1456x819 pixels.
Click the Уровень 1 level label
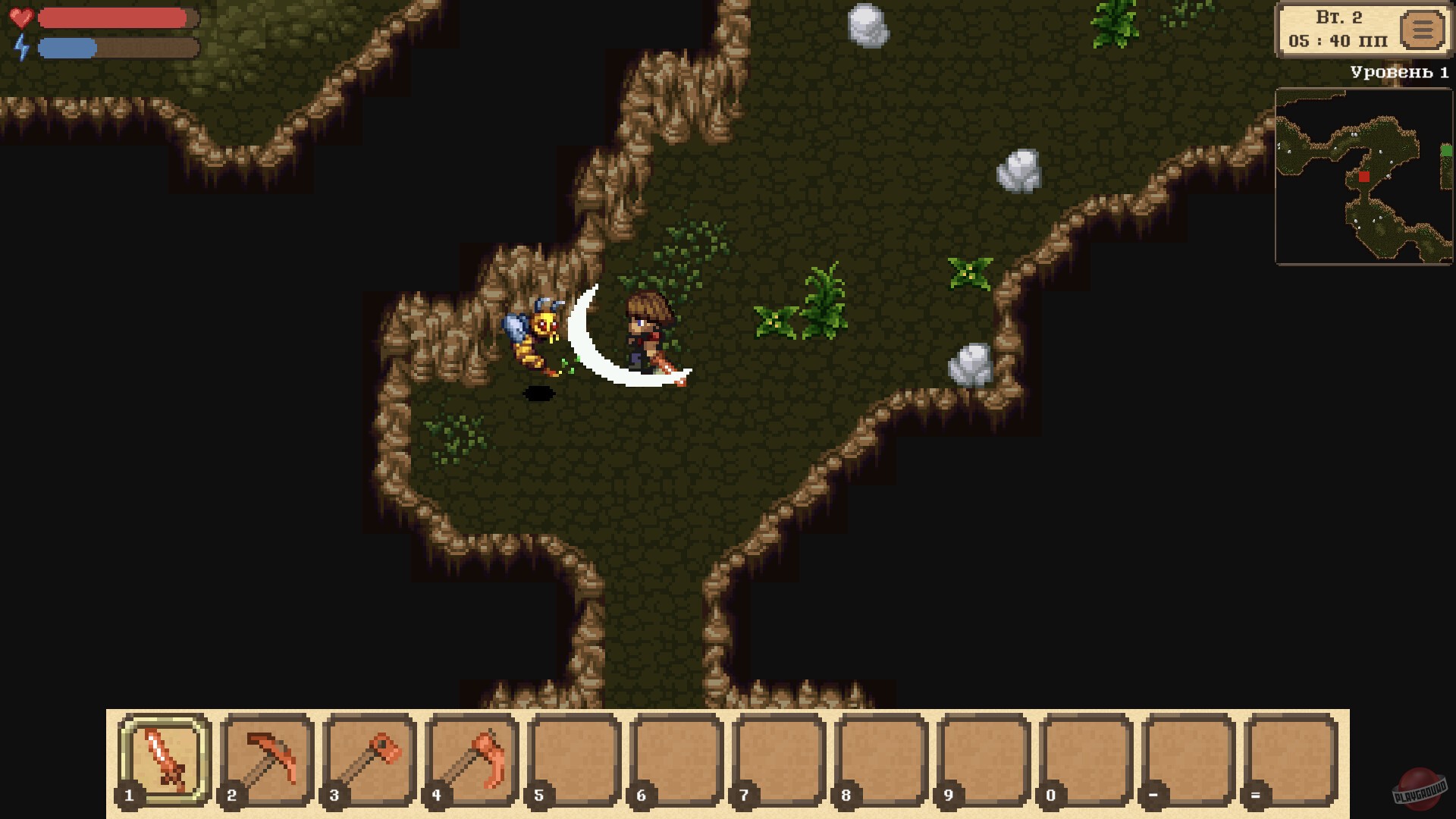coord(1398,72)
